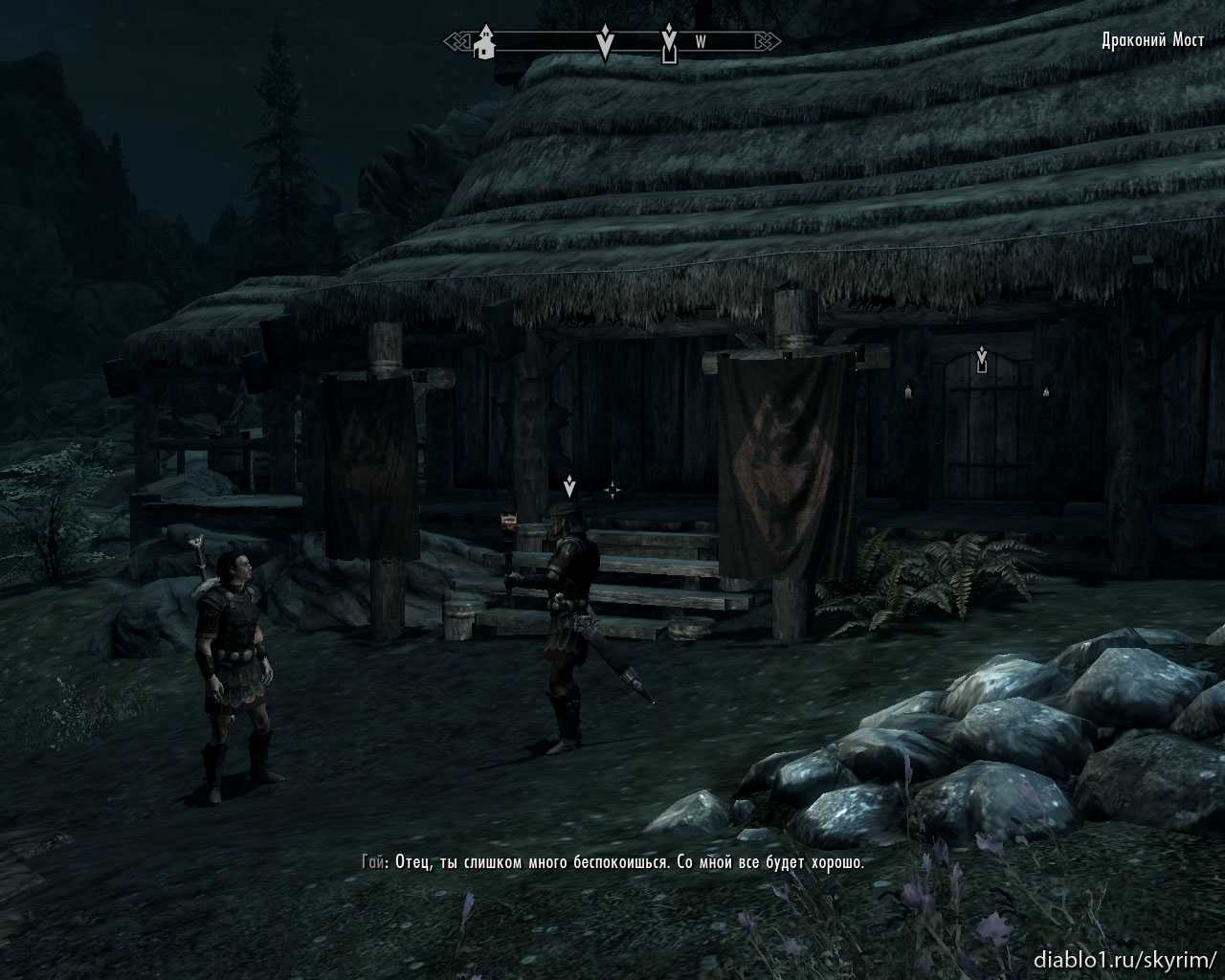
Task: Select the plain quest arrow on the compass
Action: point(605,43)
